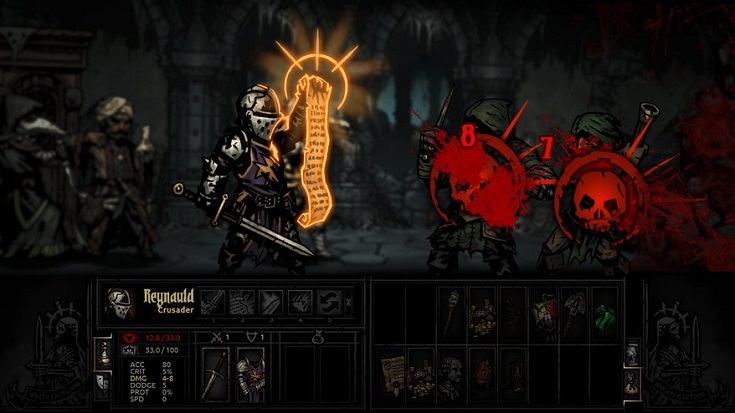Select Reynauld's helmet portrait
Viewport: 735px width, 413px height.
121,303
